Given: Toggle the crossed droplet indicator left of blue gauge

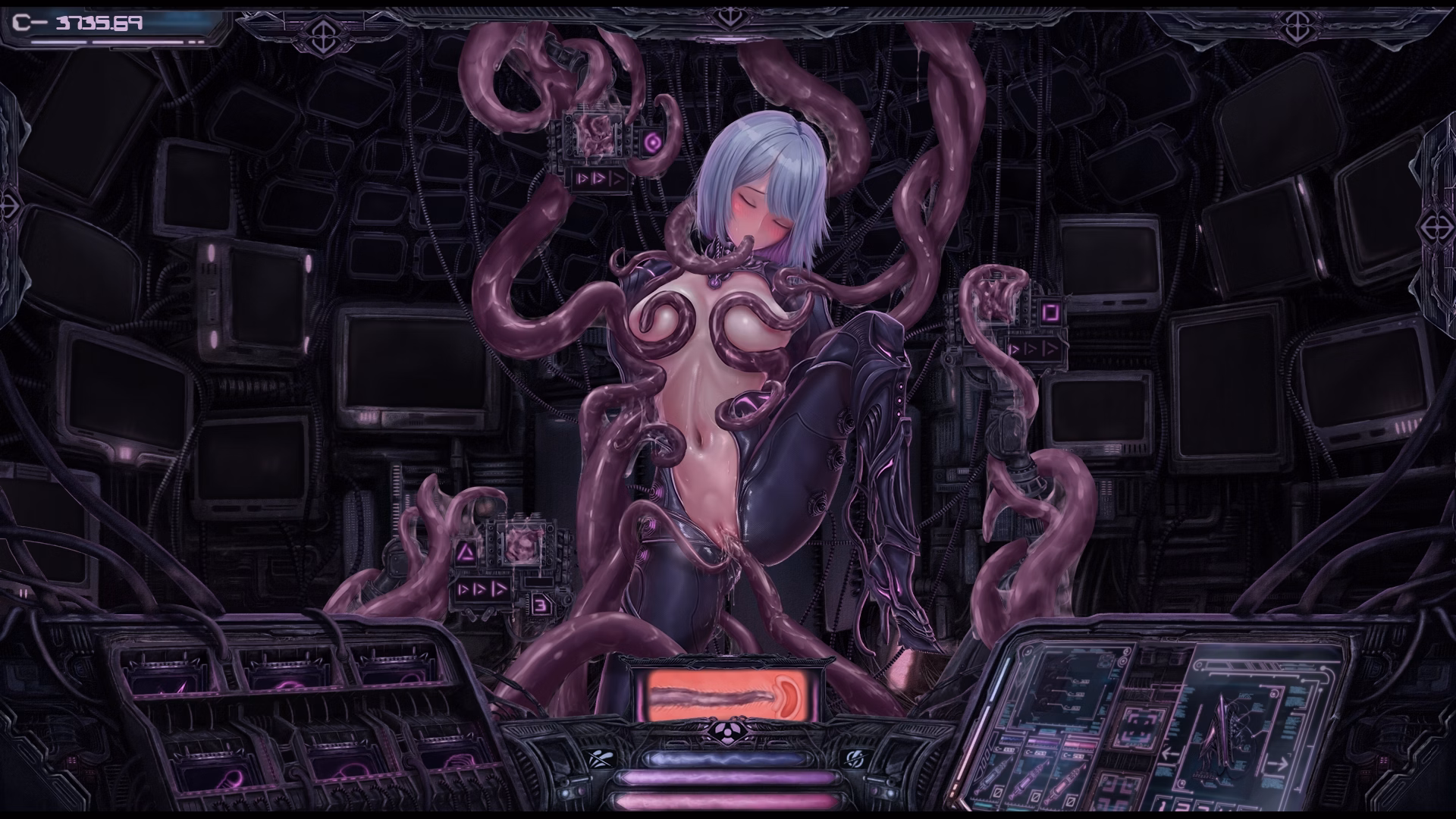Looking at the screenshot, I should point(601,759).
